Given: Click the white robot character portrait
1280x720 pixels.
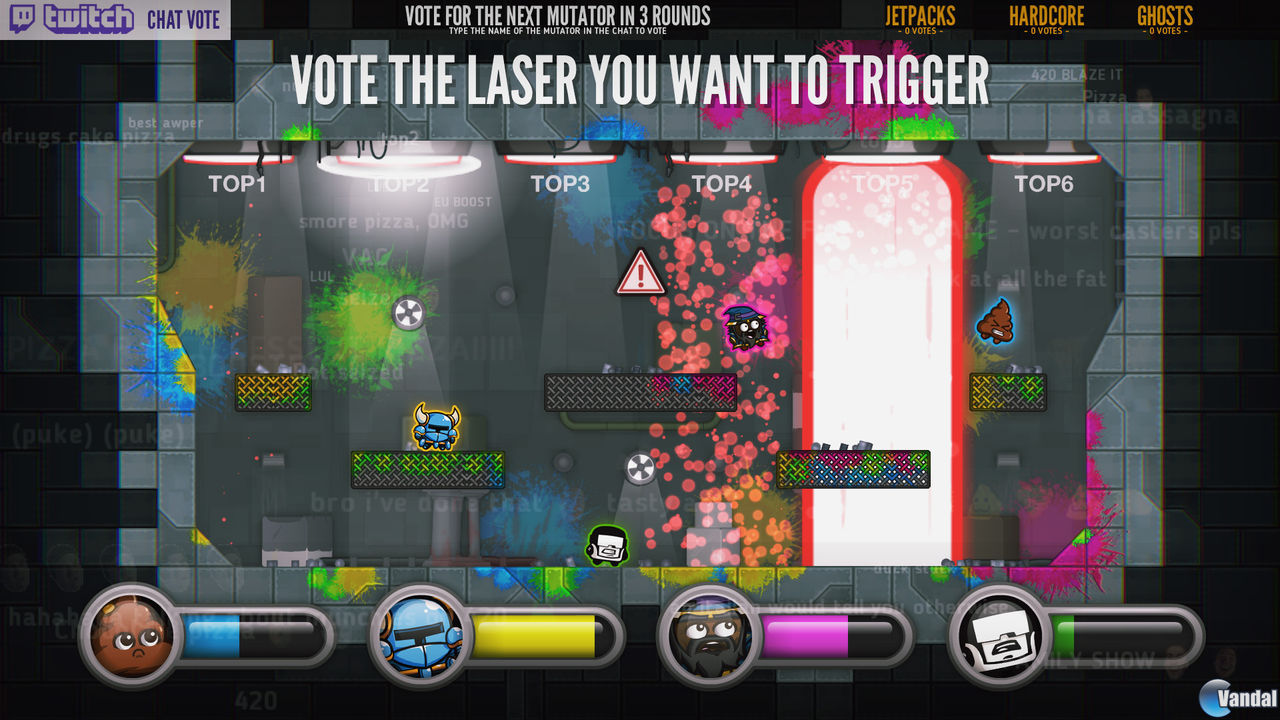Looking at the screenshot, I should 997,636.
